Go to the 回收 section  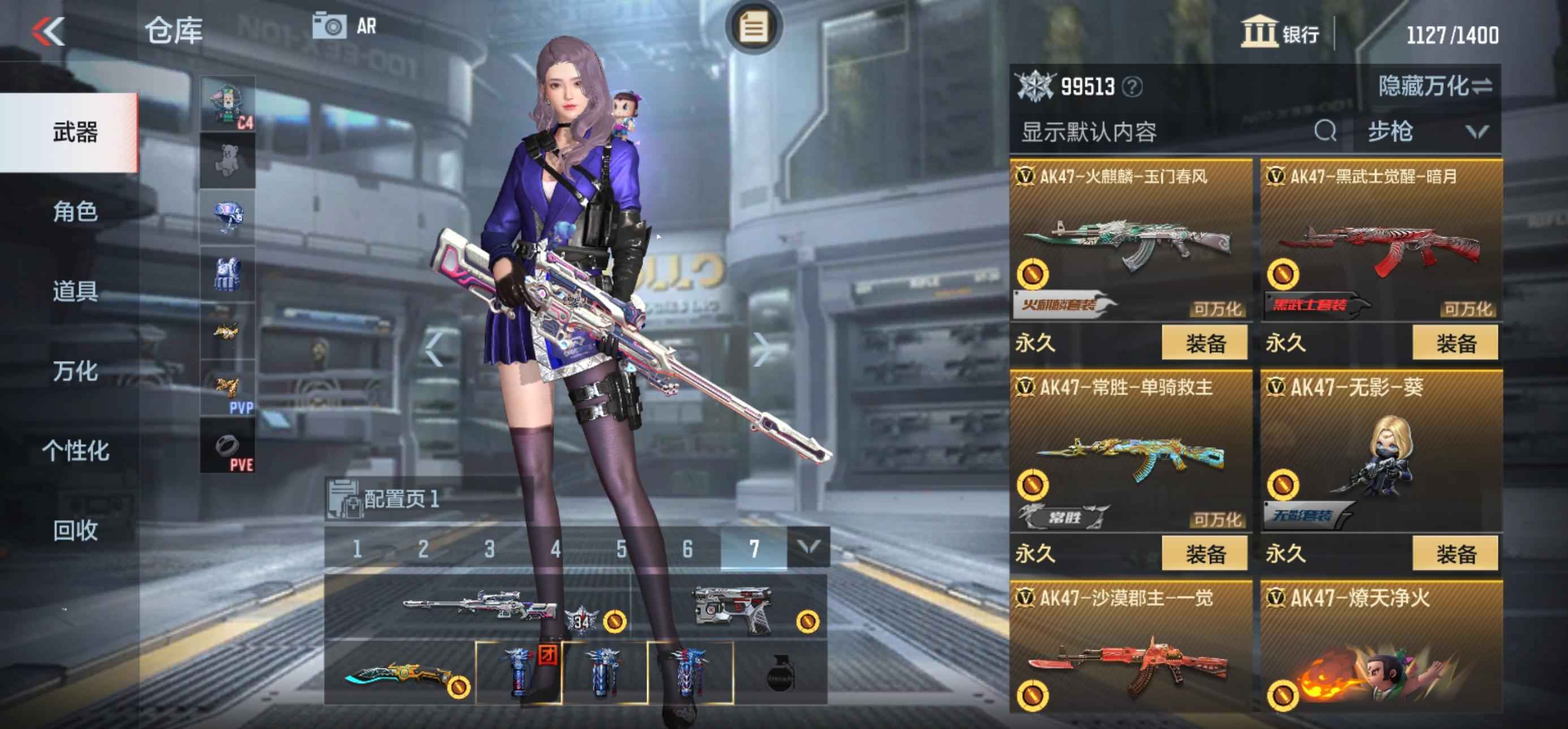pos(75,530)
